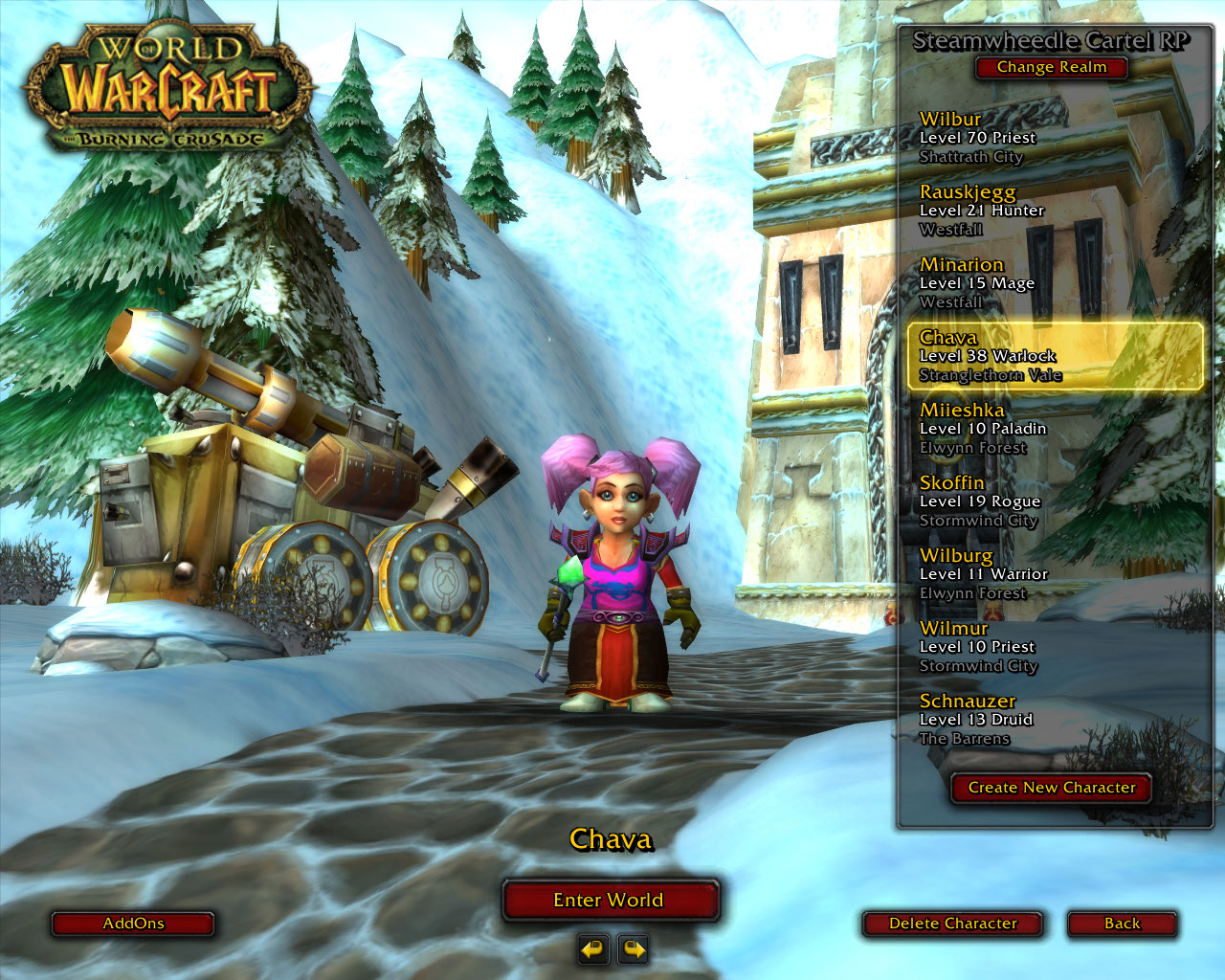Viewport: 1225px width, 980px height.
Task: Create New Character
Action: click(x=1051, y=788)
